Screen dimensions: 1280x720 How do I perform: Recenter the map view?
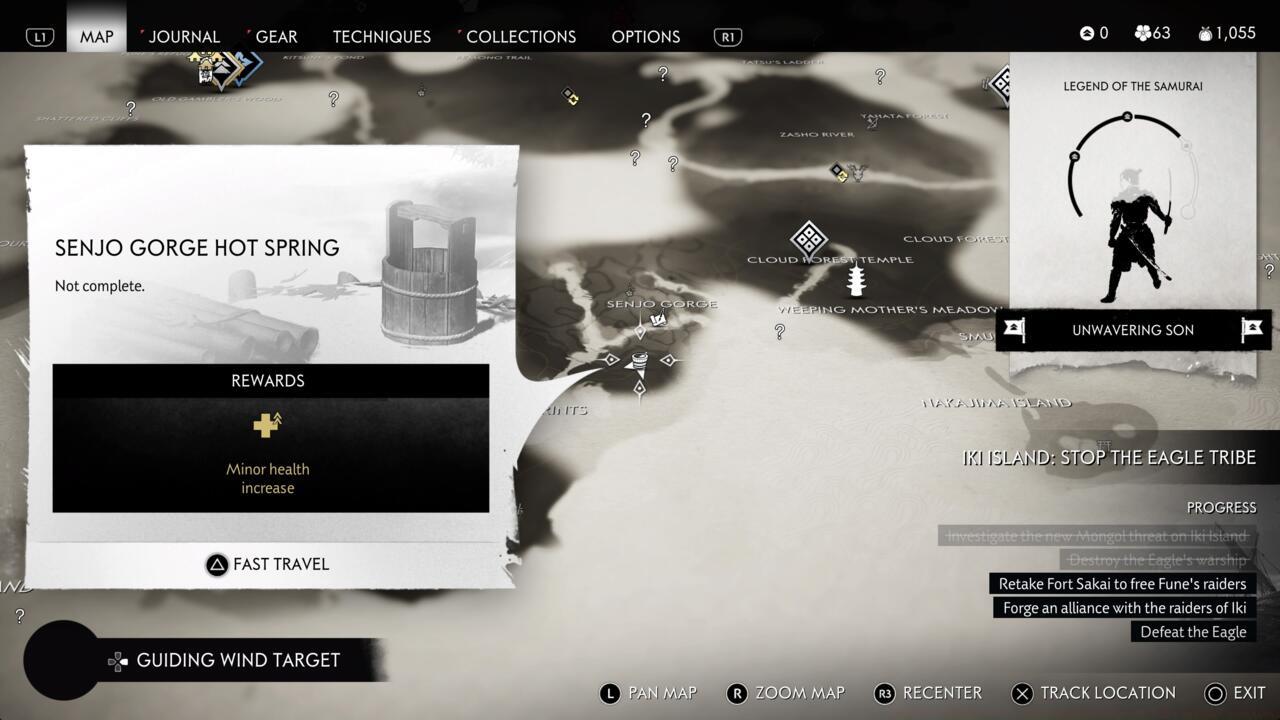click(x=928, y=693)
